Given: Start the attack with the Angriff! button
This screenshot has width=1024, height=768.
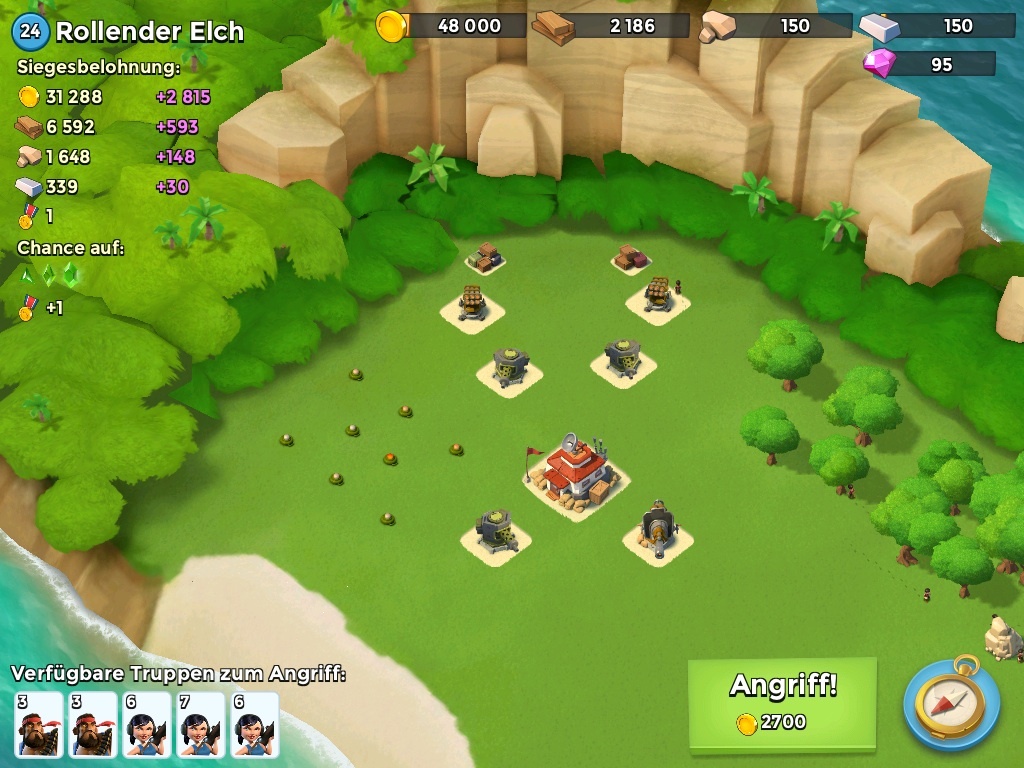Looking at the screenshot, I should click(782, 702).
